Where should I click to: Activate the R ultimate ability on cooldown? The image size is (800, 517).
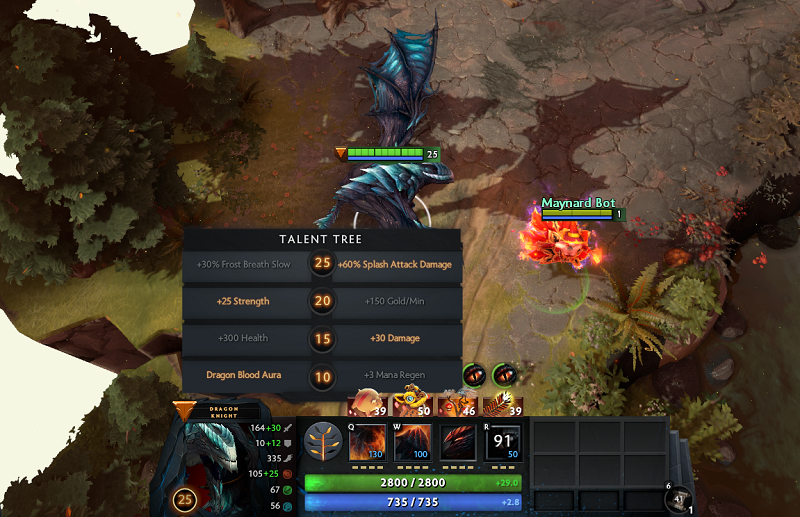tap(502, 441)
